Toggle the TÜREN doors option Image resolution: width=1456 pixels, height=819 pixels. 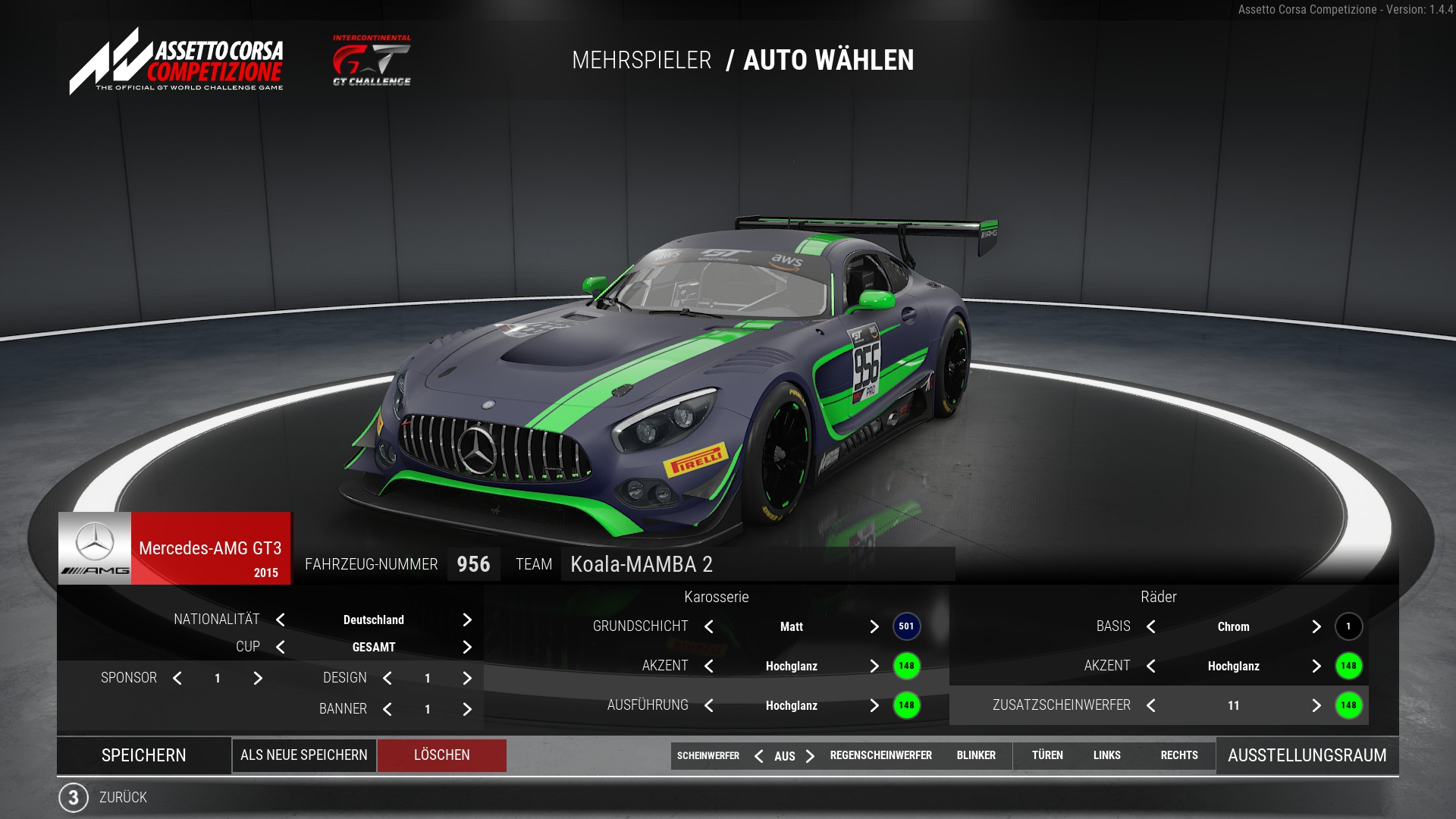pos(1047,755)
